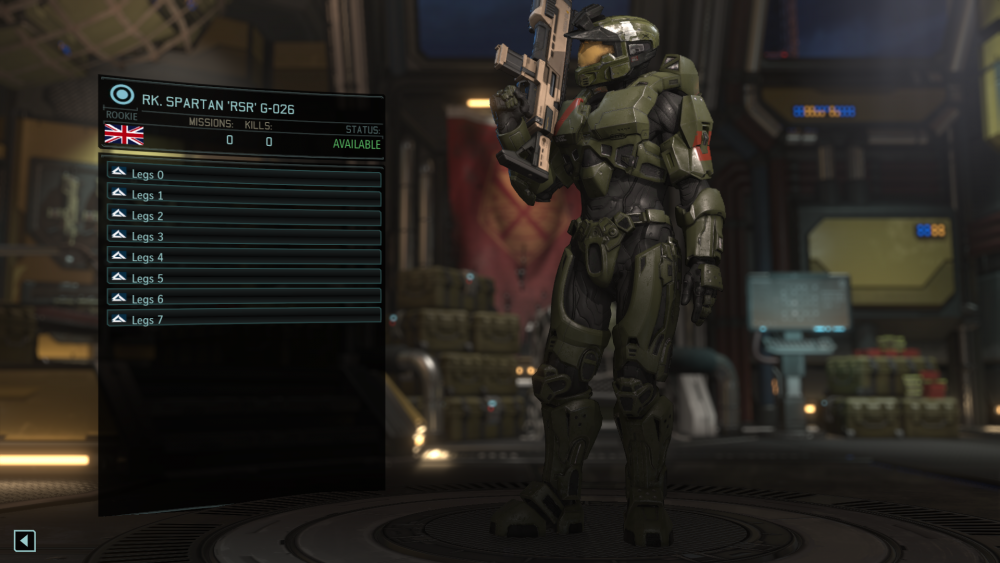Choose the Legs 7 entry
The width and height of the screenshot is (1000, 563).
[244, 319]
